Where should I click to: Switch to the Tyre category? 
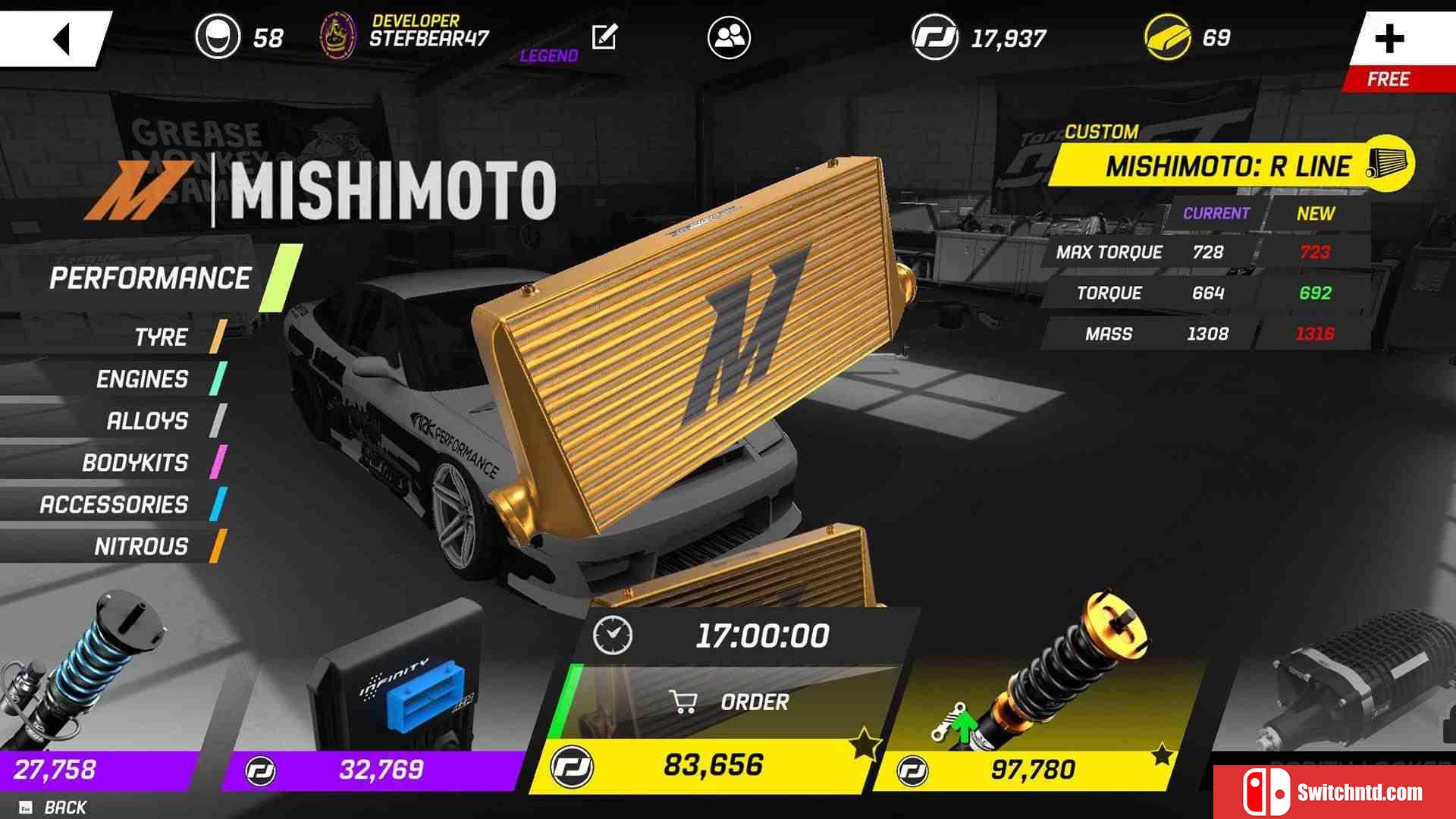(x=161, y=337)
